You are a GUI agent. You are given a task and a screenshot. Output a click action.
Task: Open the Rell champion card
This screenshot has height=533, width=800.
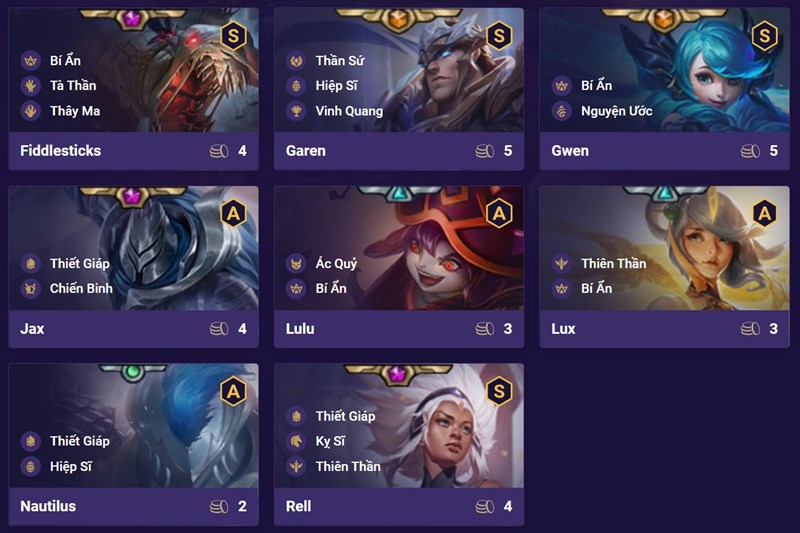398,445
